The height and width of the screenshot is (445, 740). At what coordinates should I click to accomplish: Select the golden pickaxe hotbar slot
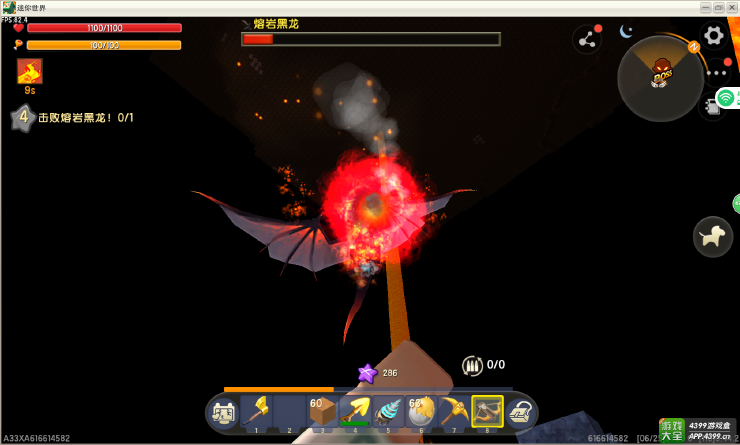(x=454, y=410)
